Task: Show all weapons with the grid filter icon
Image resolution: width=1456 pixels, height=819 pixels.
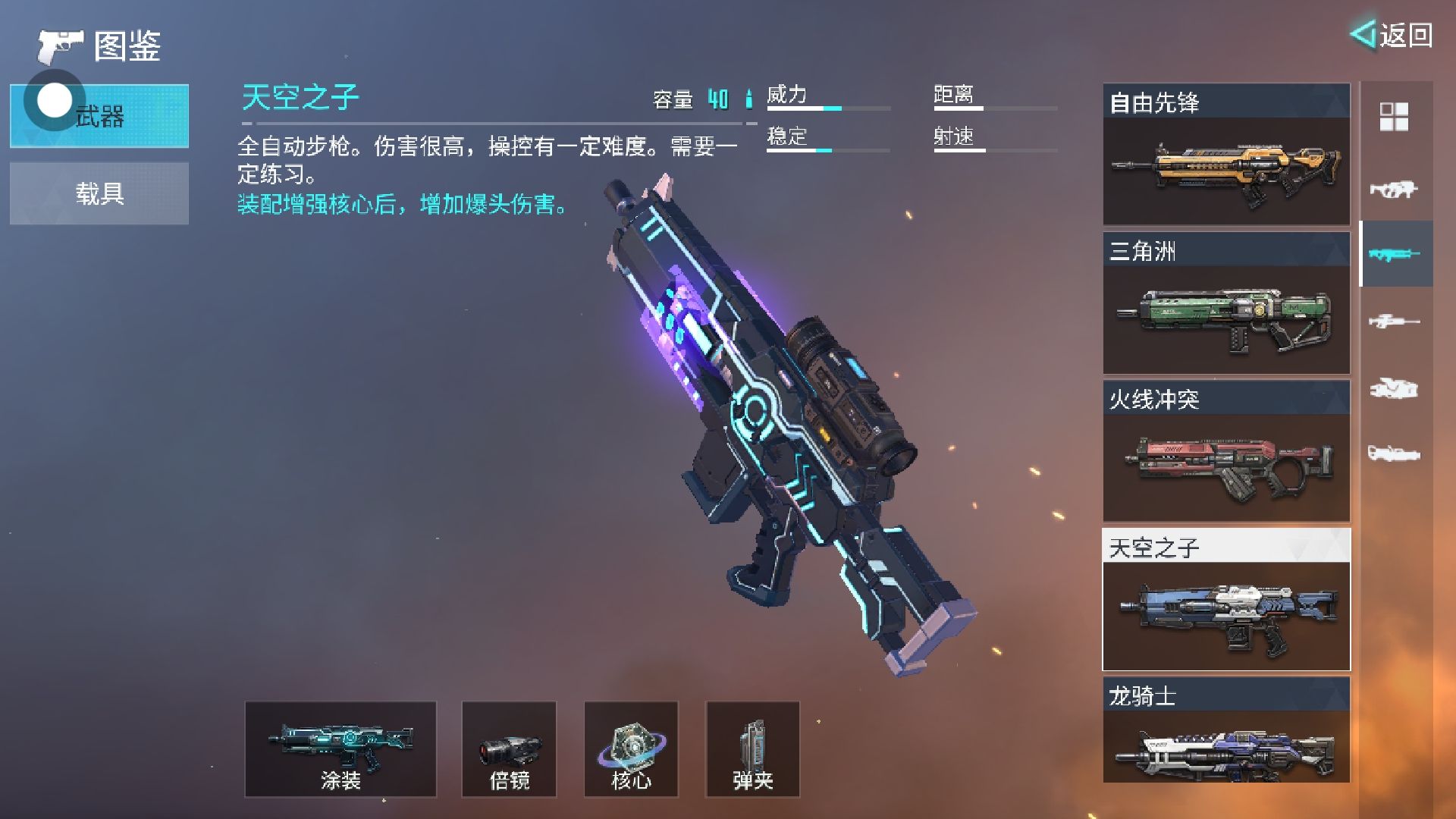Action: pos(1394,117)
